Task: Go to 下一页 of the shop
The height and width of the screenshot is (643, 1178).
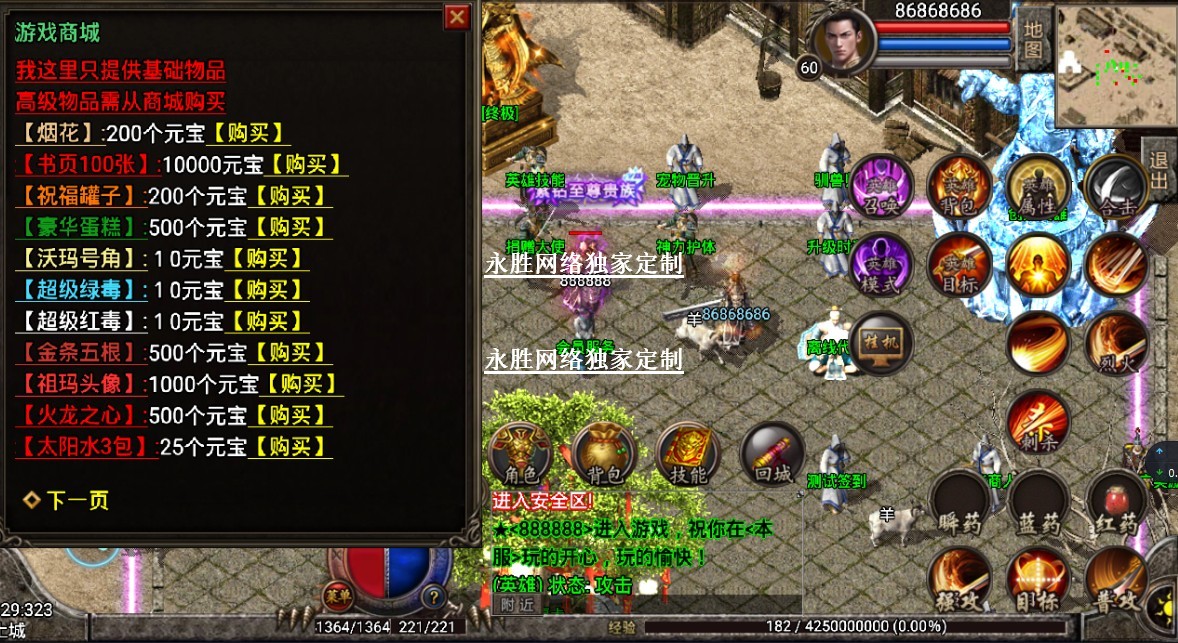Action: 68,501
